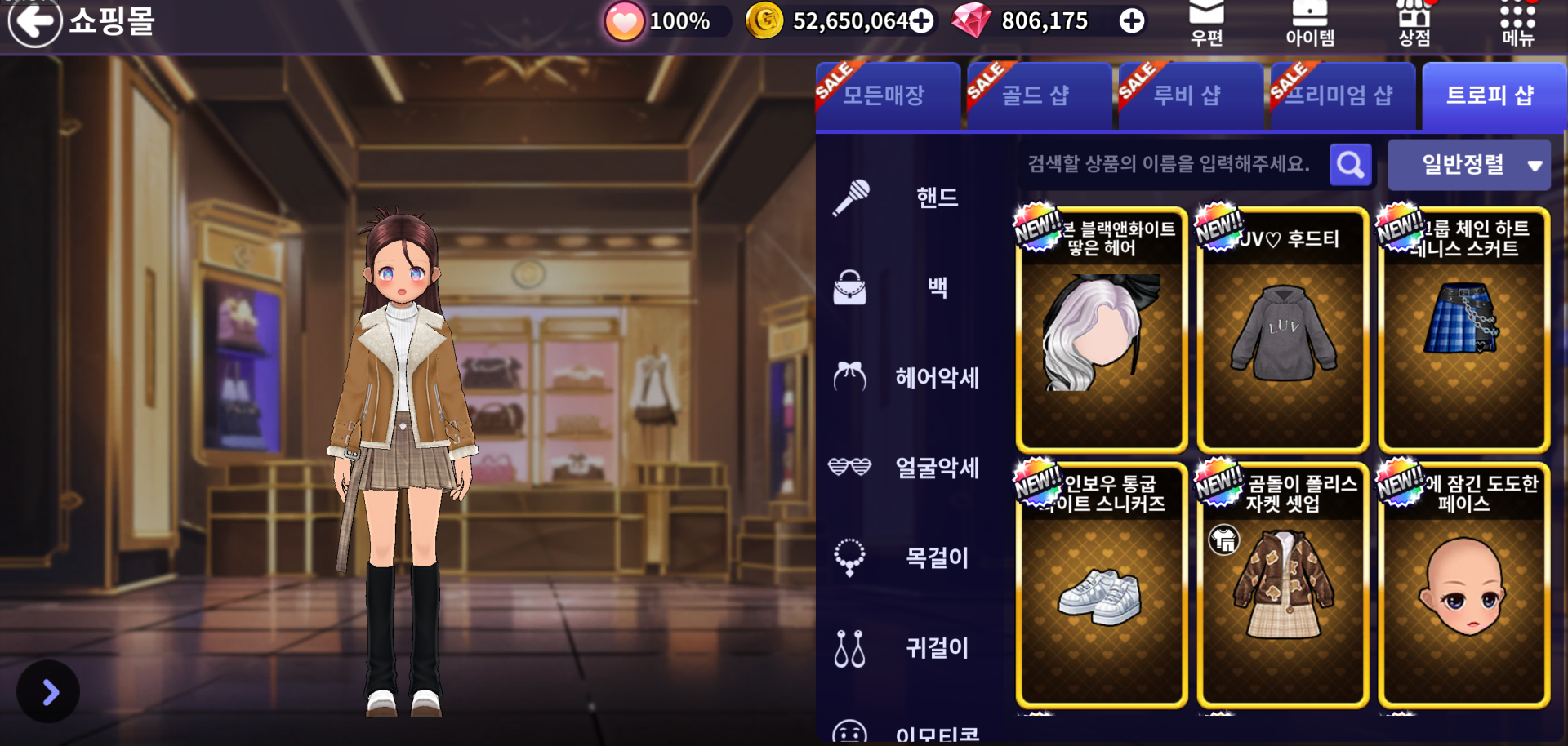The width and height of the screenshot is (1568, 746).
Task: Switch to the 모든매장 tab
Action: point(888,95)
